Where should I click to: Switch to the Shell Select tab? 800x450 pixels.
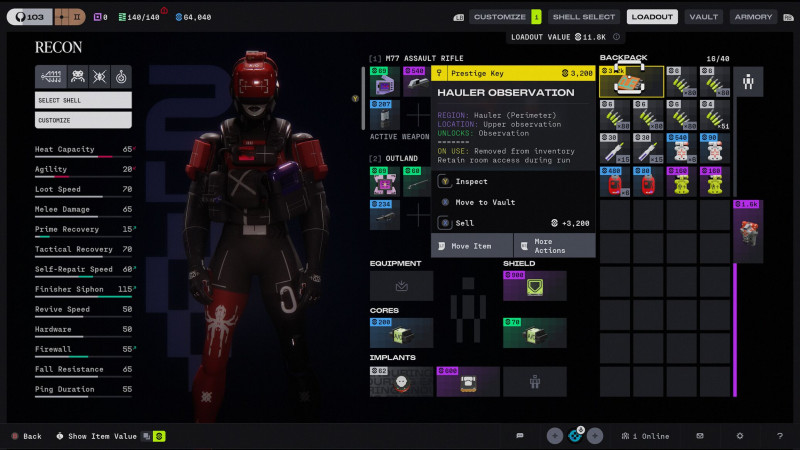(x=583, y=17)
